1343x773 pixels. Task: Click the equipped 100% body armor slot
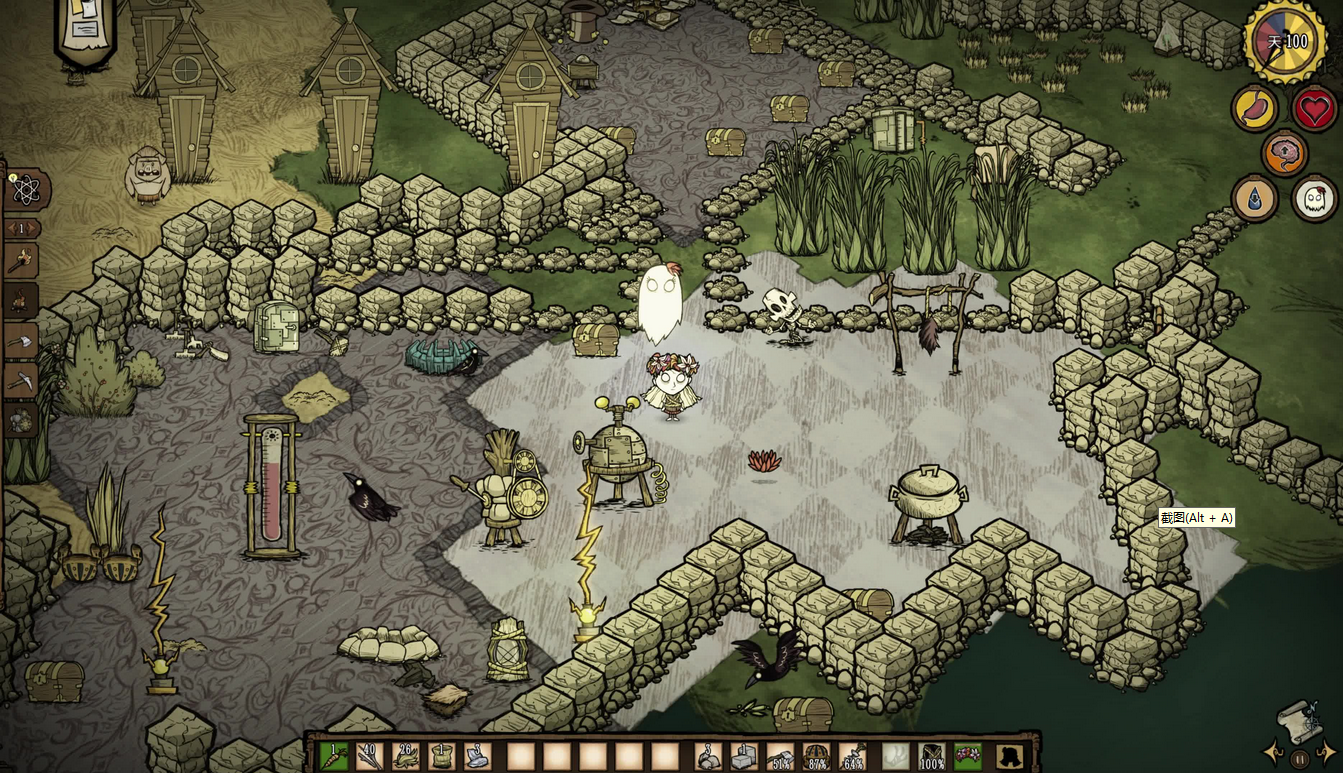932,755
